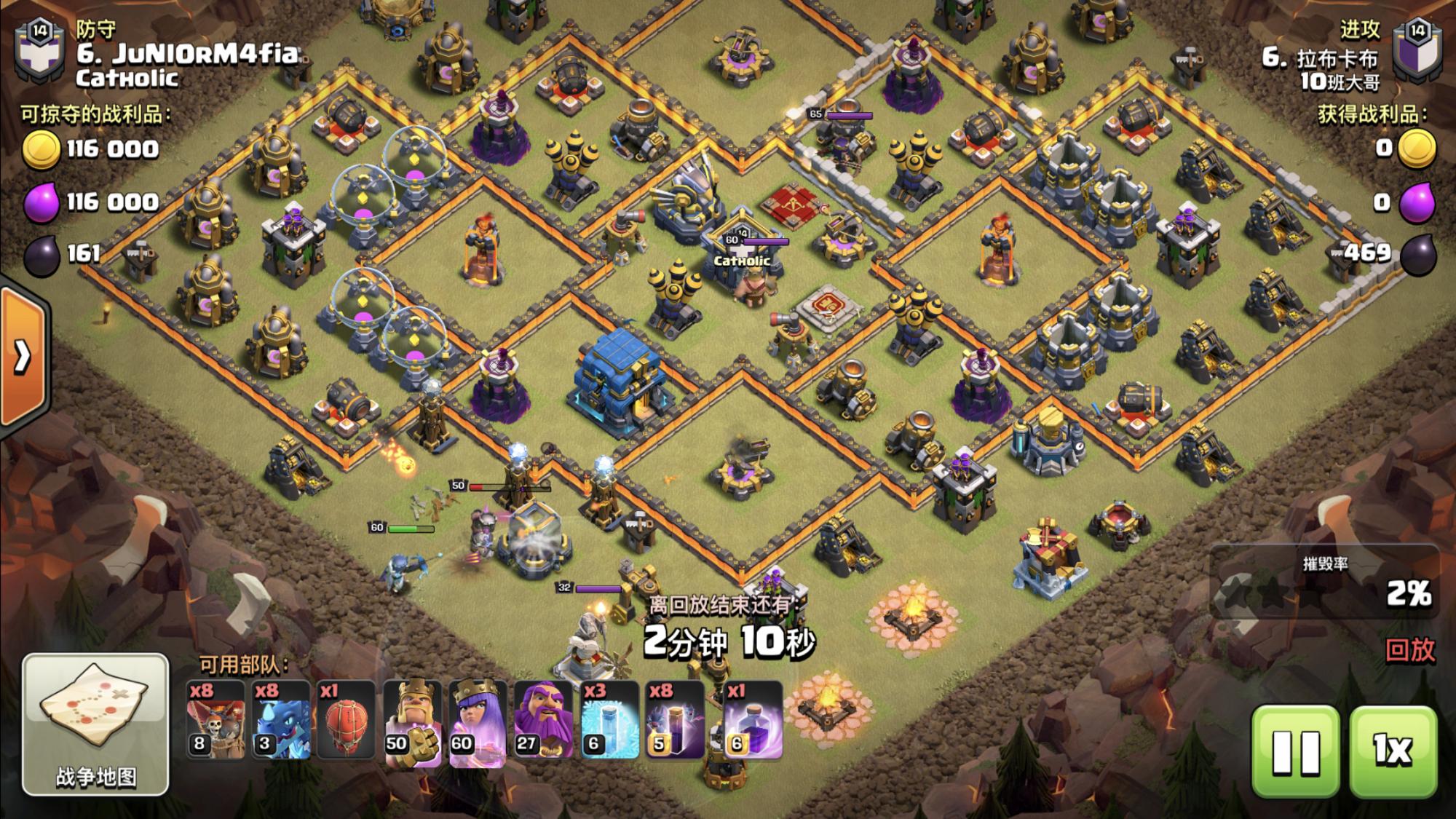The height and width of the screenshot is (819, 1456).
Task: Choose the purple Rage spell slot
Action: coord(753,721)
